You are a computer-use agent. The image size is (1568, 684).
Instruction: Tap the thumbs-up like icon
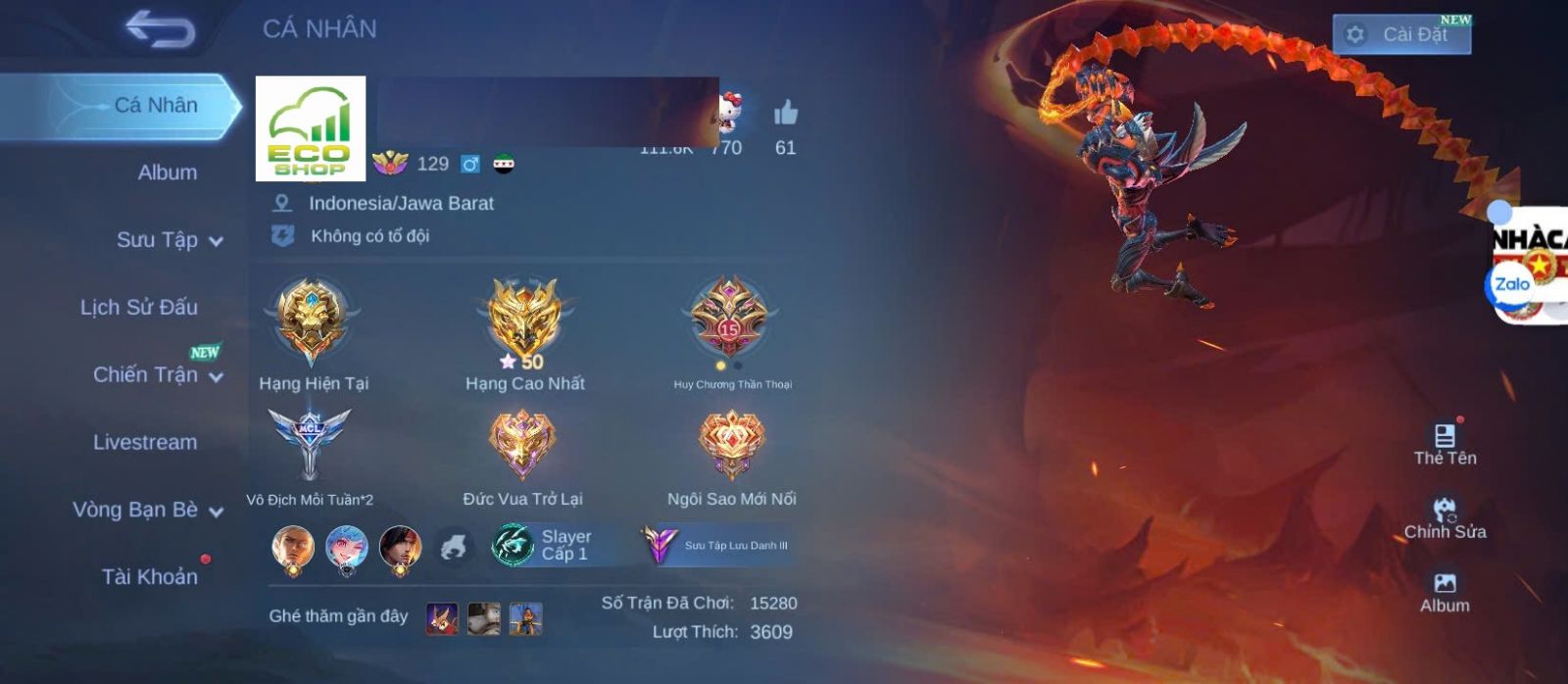[x=785, y=116]
